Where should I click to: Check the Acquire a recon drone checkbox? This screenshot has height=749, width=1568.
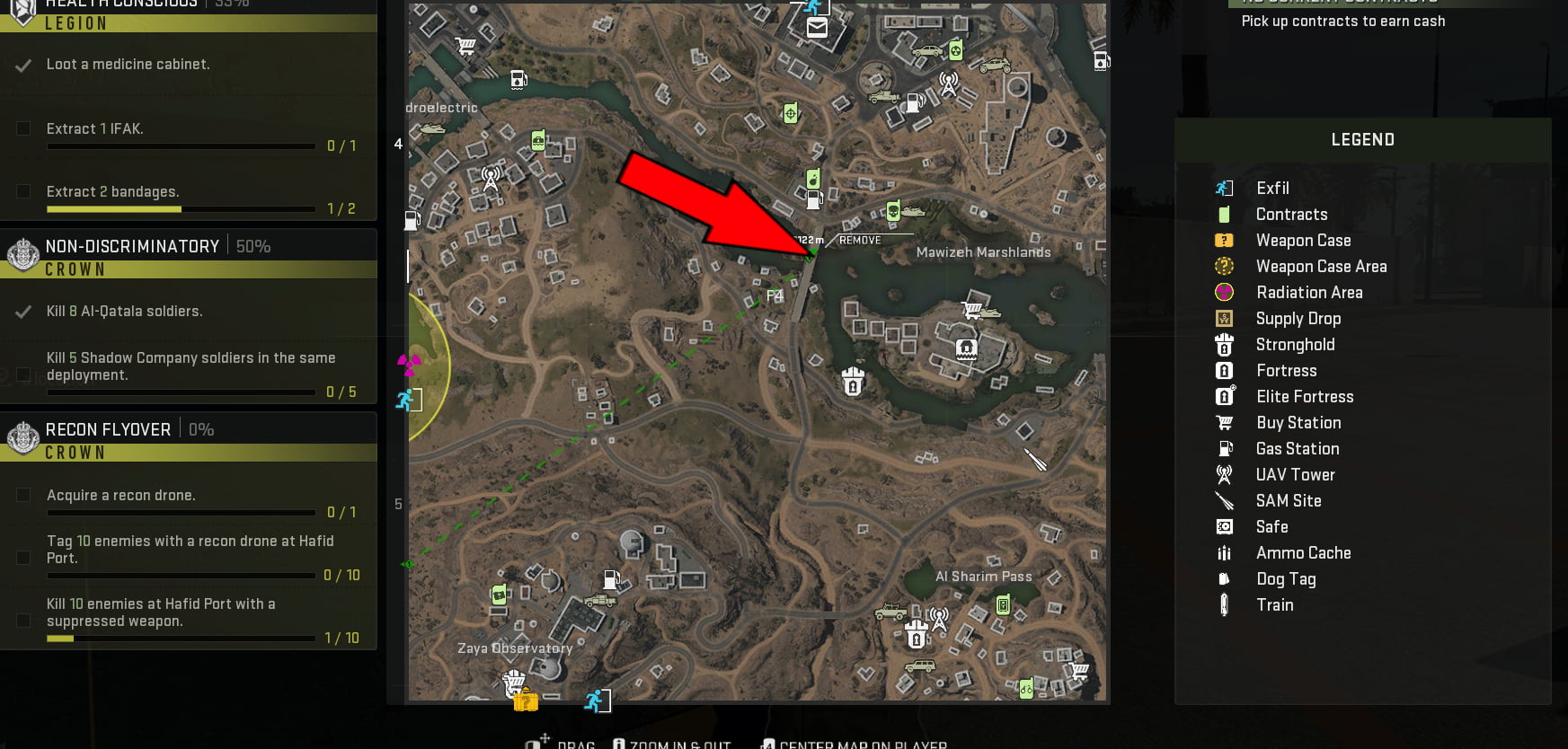point(22,495)
